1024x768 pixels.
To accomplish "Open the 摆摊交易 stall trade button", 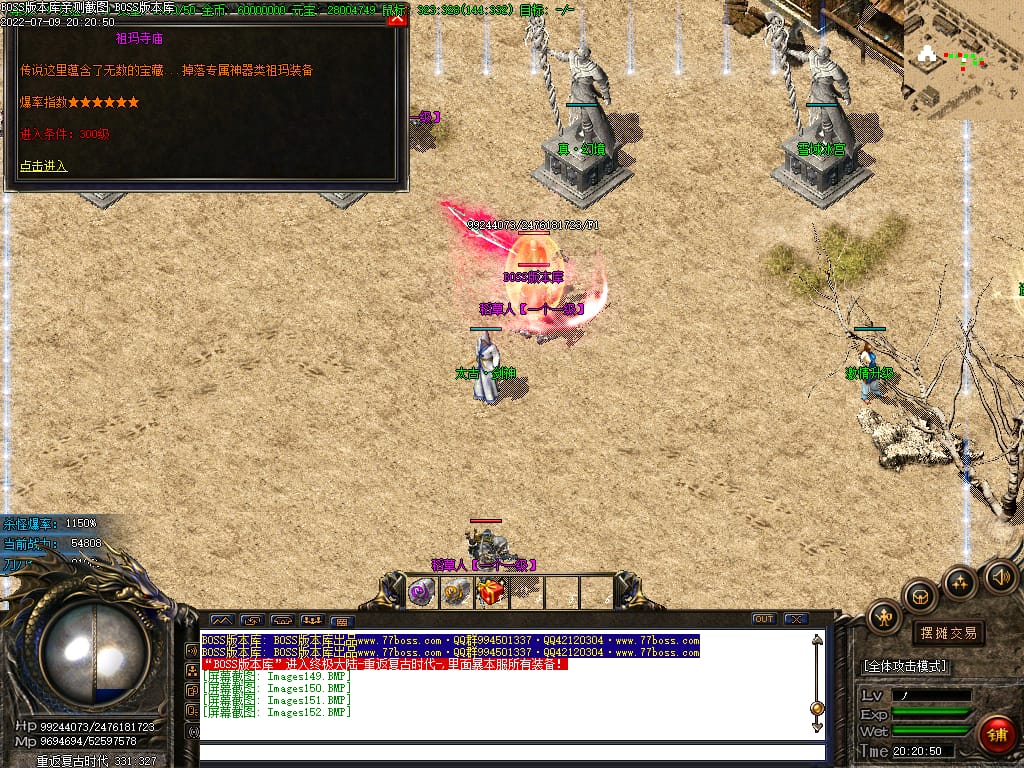I will 948,633.
